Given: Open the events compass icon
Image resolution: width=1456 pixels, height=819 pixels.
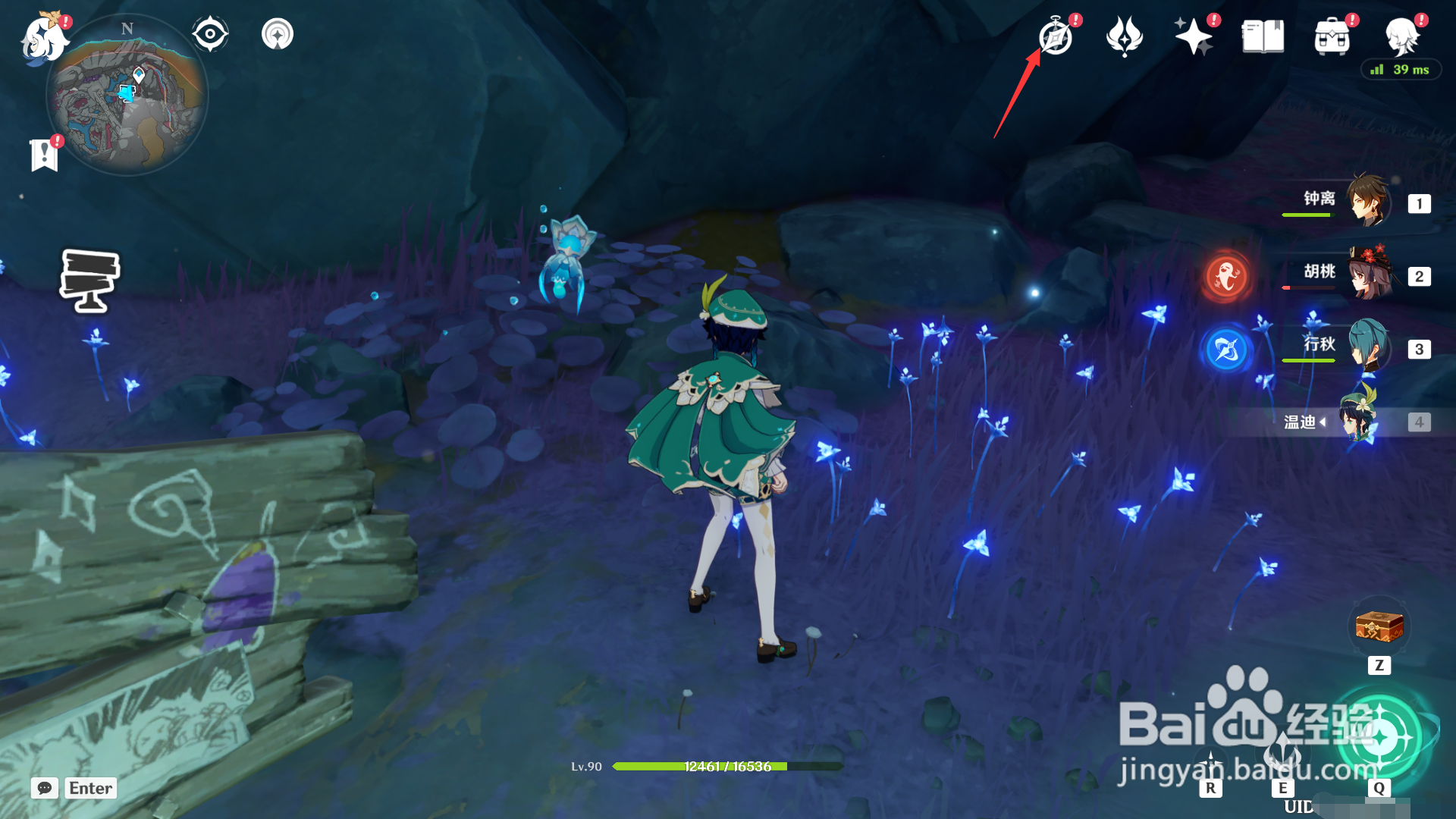Looking at the screenshot, I should point(1056,37).
